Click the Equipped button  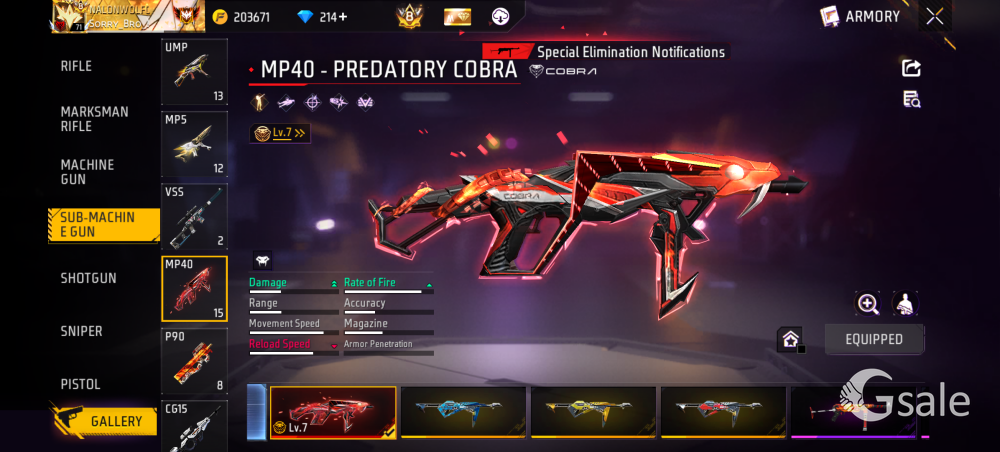[874, 339]
